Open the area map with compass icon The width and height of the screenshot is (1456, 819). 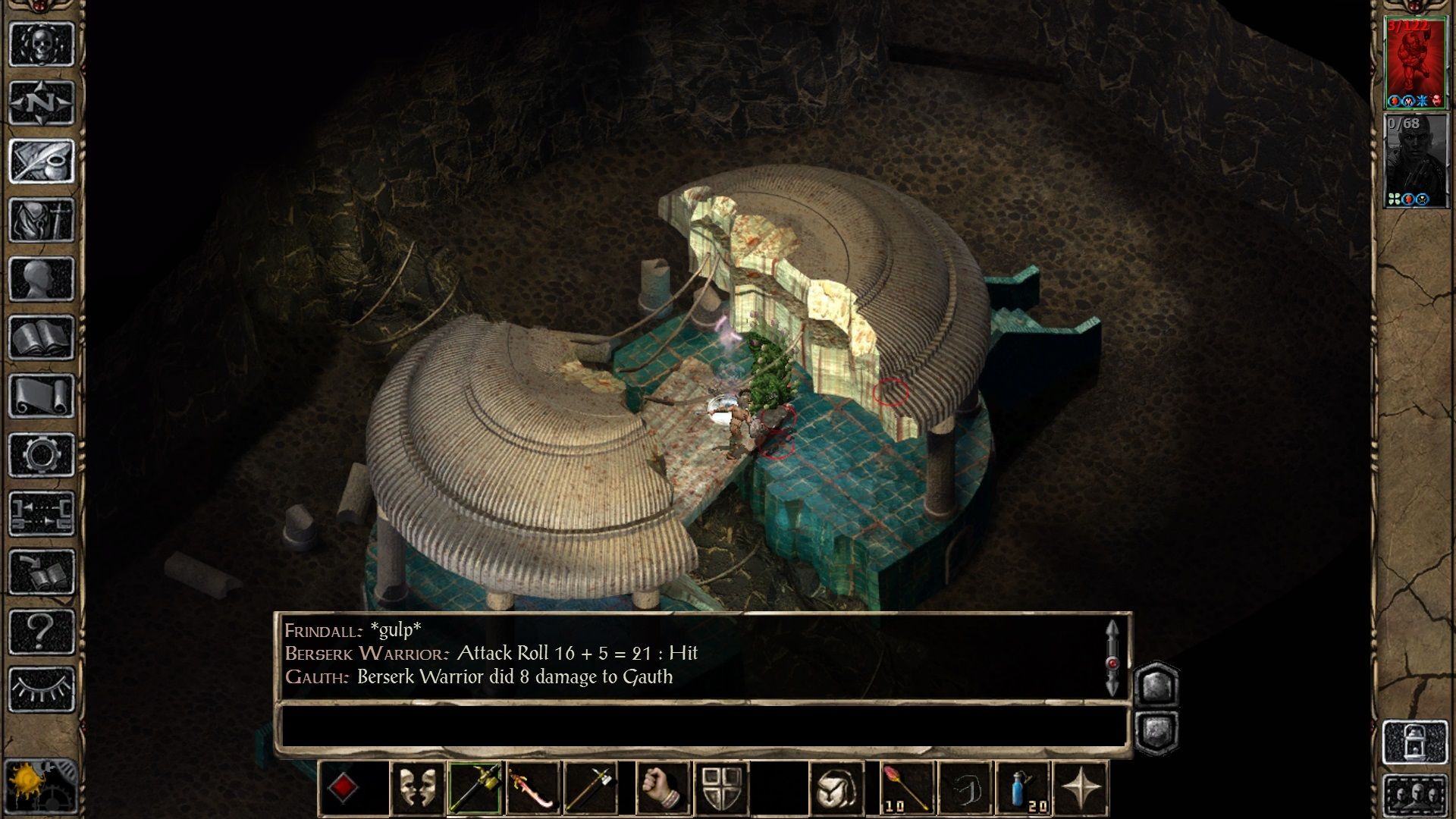click(42, 102)
